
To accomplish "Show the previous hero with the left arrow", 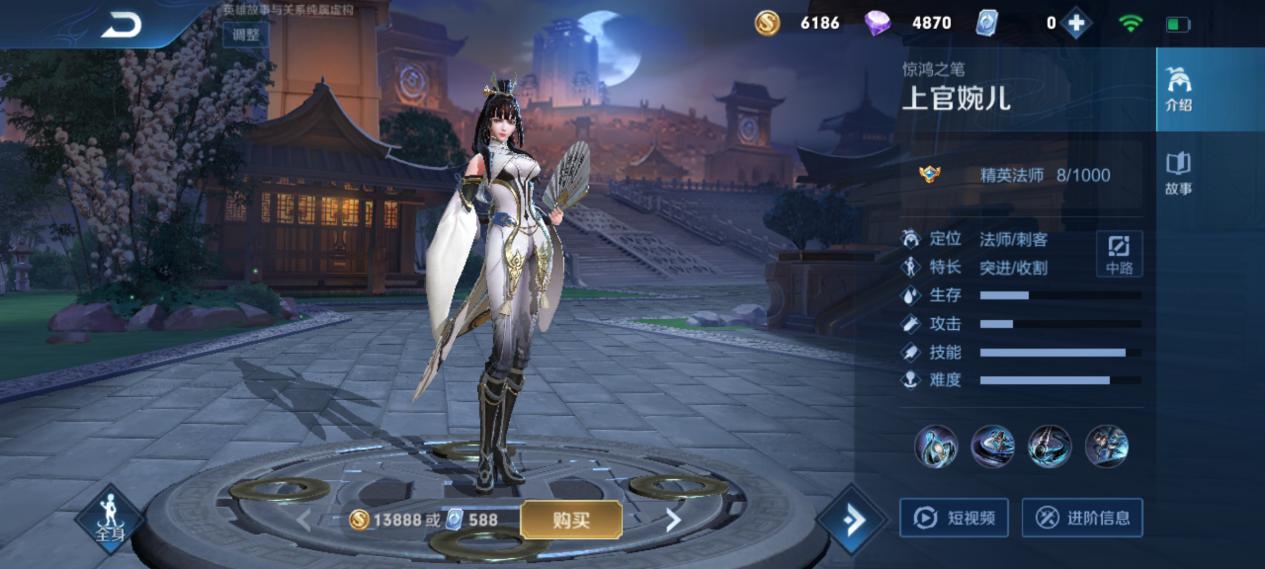I will [x=303, y=520].
